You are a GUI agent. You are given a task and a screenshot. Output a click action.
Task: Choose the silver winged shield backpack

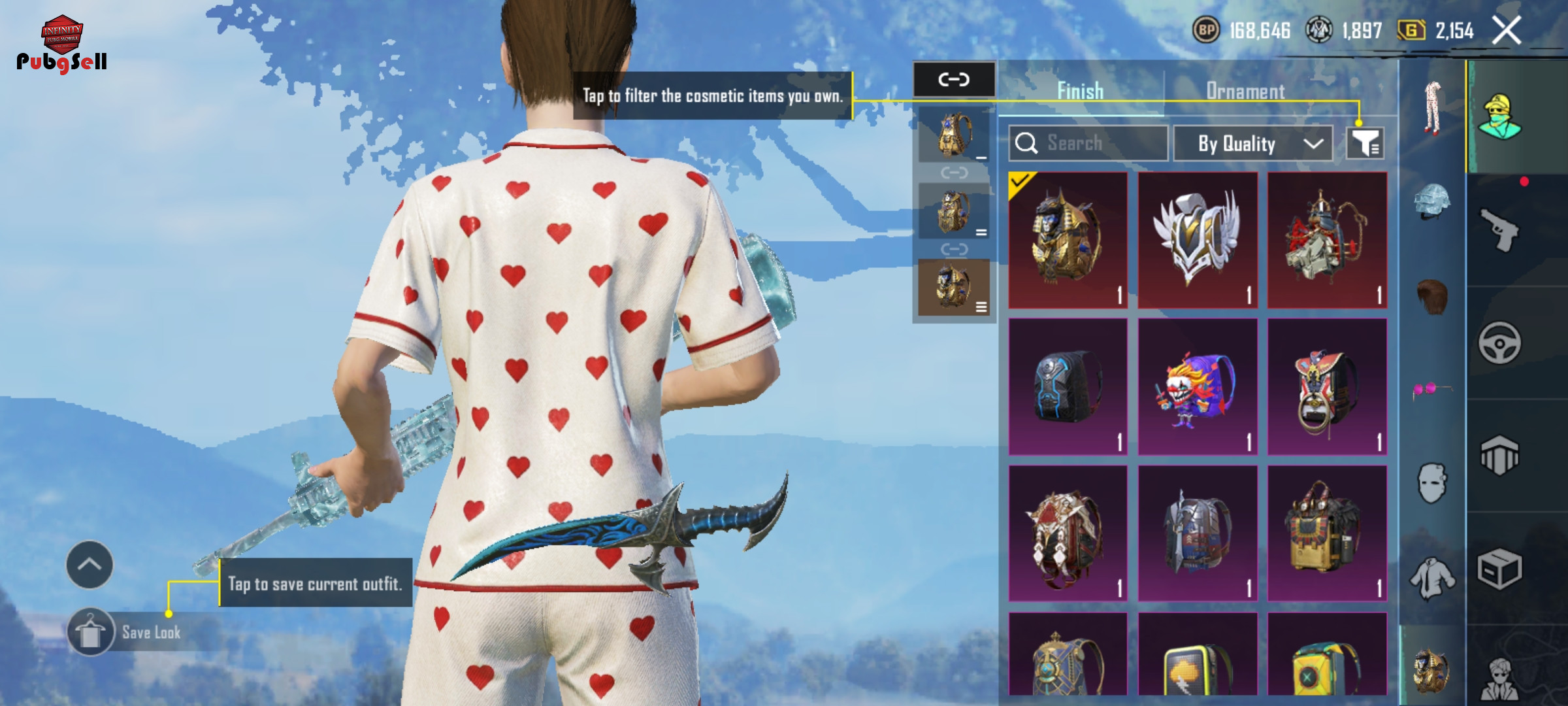[1197, 240]
